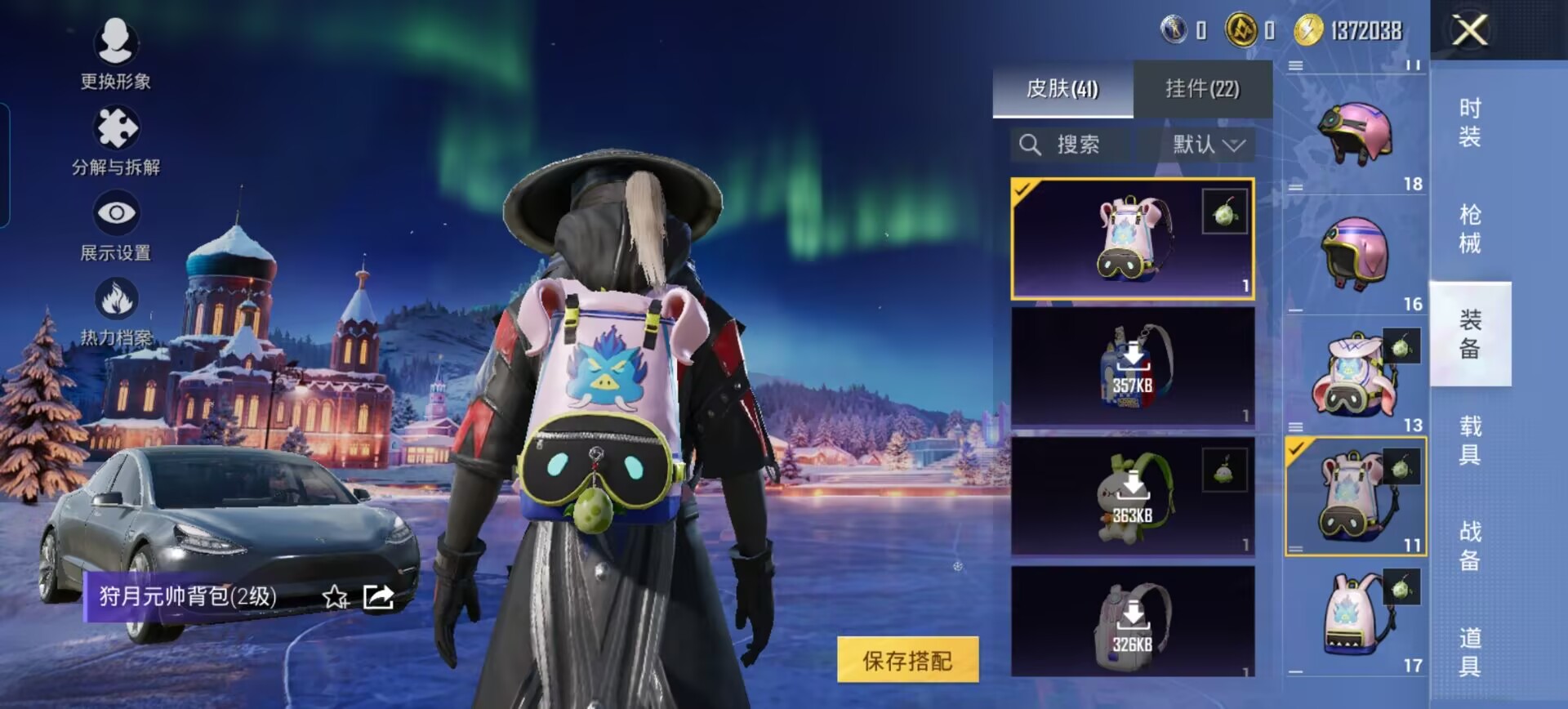Screen dimensions: 1568x709
Task: Switch to the 皮肤(41) skins tab
Action: tap(1062, 88)
